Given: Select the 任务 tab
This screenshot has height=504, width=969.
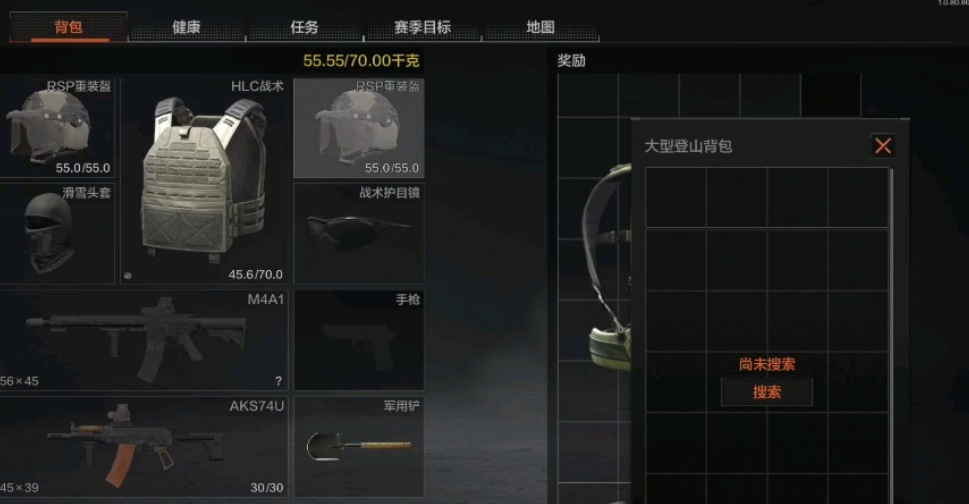Looking at the screenshot, I should (x=304, y=27).
